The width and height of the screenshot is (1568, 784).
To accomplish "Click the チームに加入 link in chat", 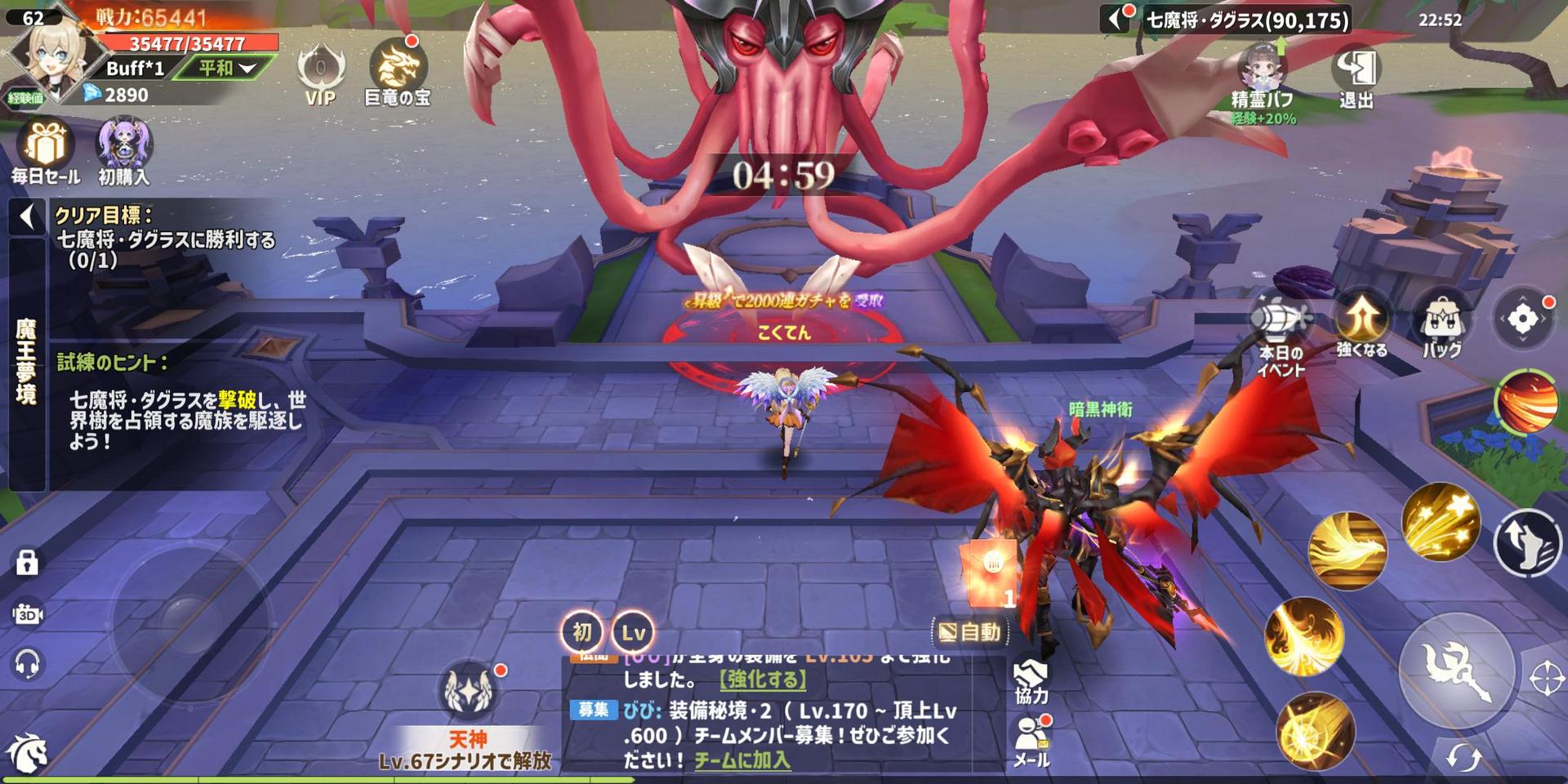I will [x=742, y=760].
